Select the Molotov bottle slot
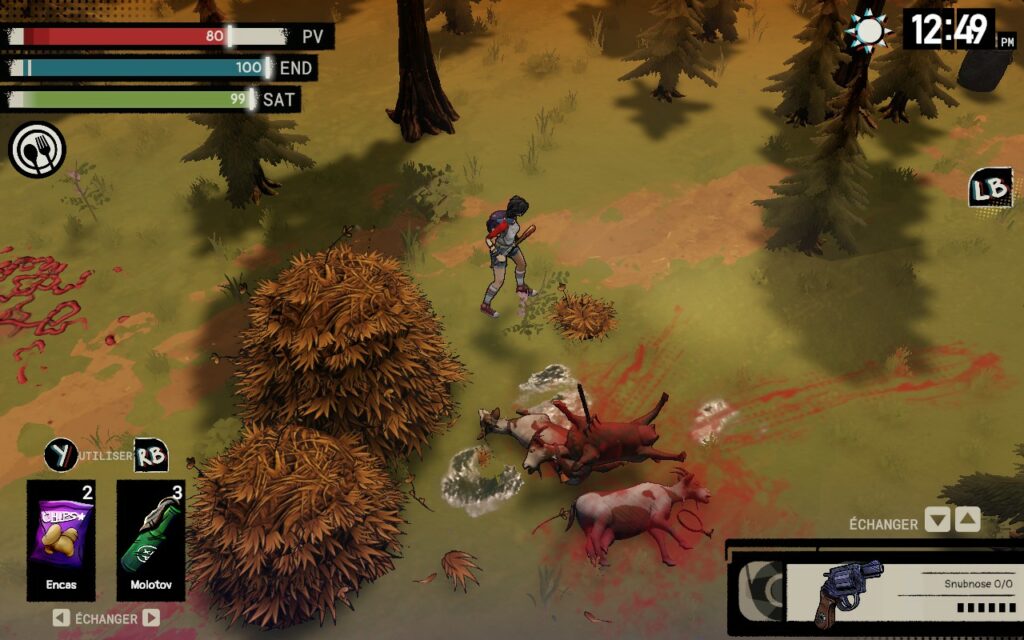 (x=150, y=538)
